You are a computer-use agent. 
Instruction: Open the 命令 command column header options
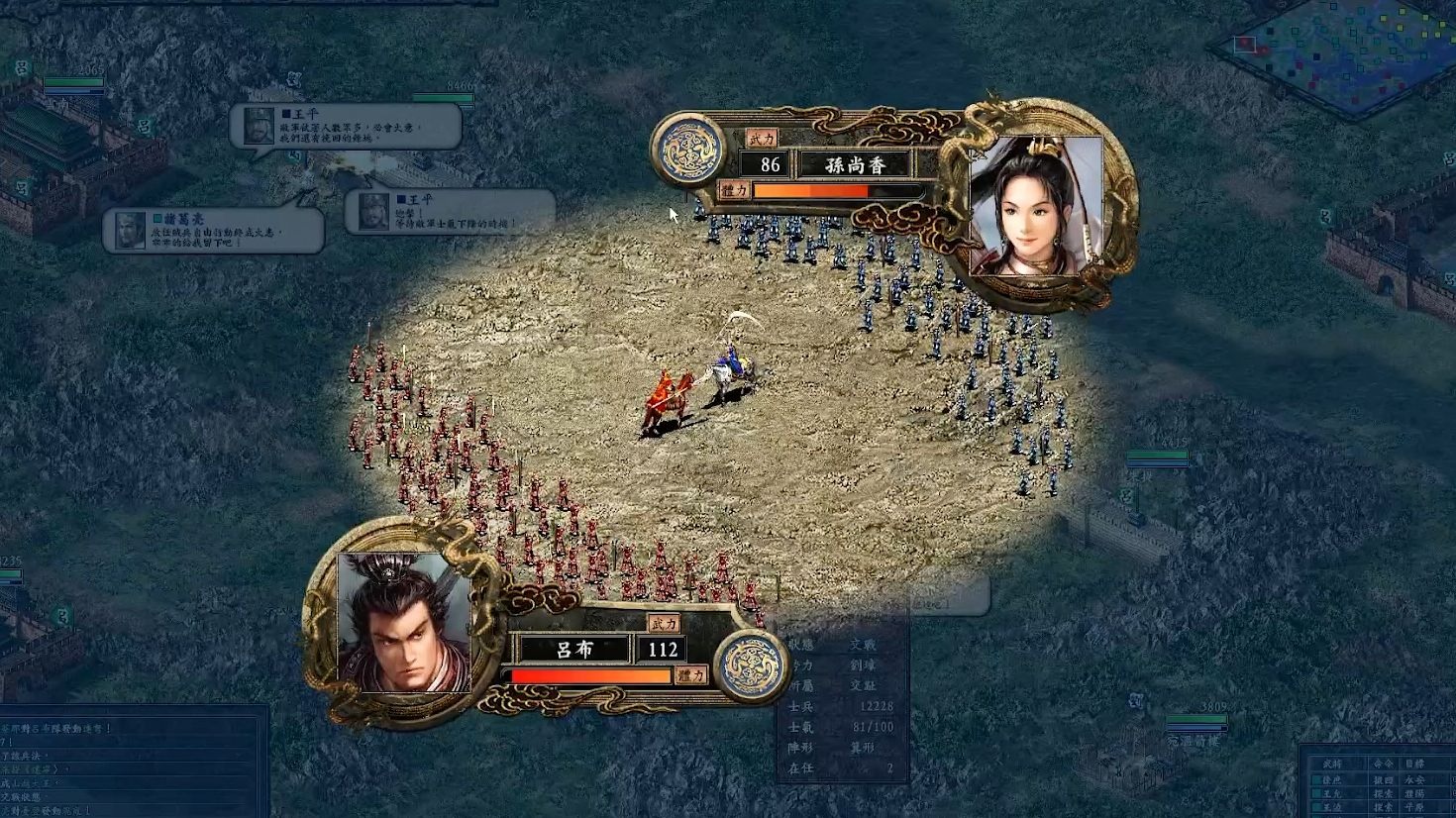(x=1383, y=763)
